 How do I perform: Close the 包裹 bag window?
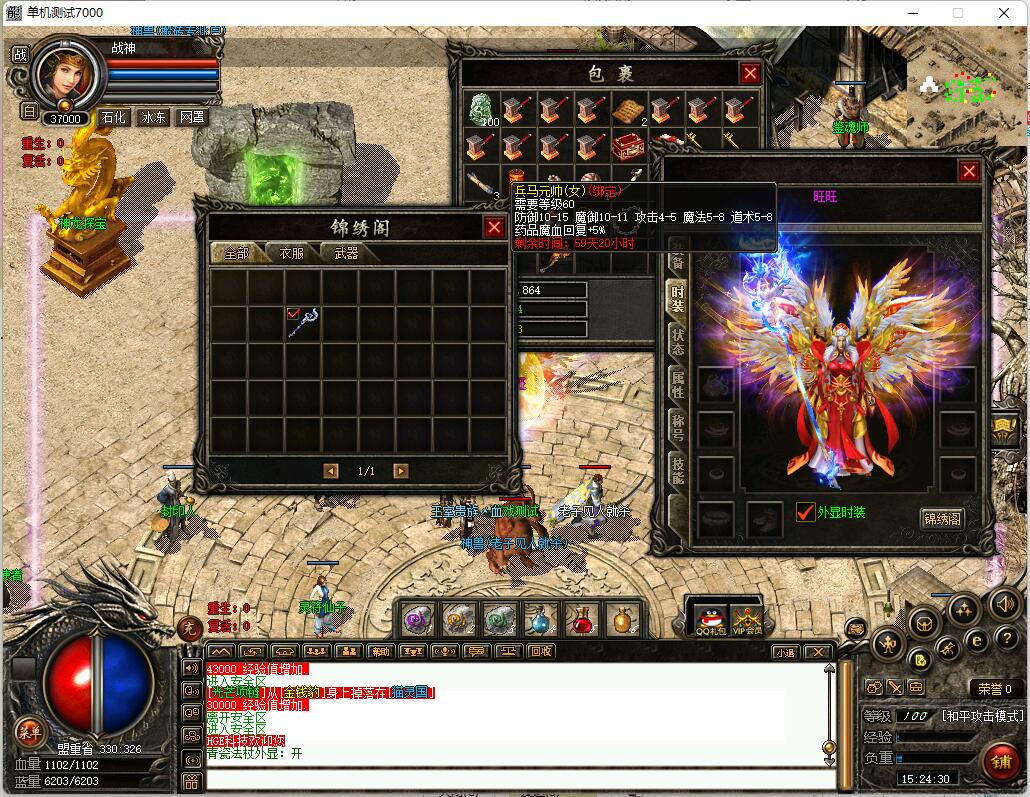(750, 73)
